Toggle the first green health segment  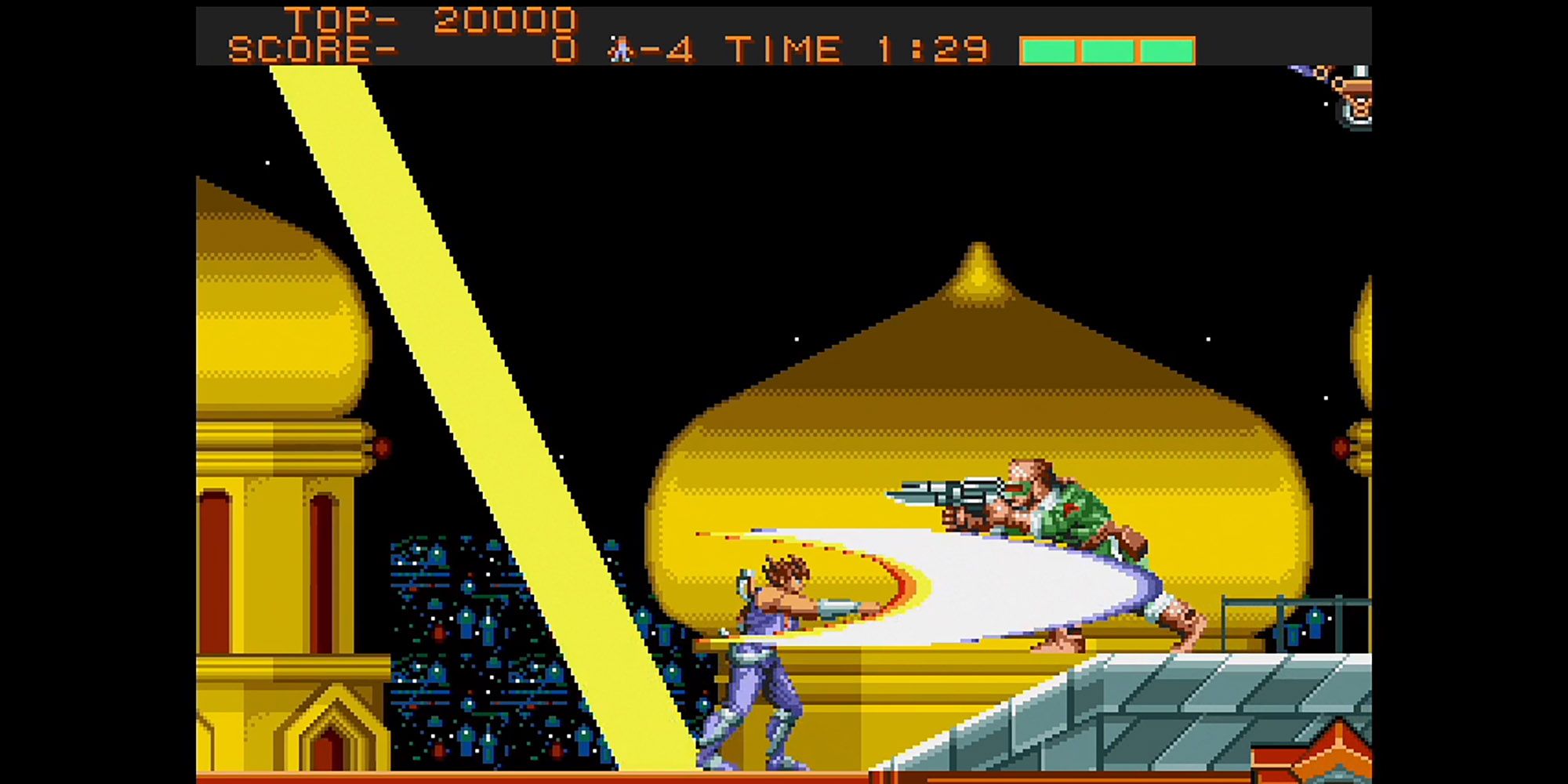(x=1048, y=49)
